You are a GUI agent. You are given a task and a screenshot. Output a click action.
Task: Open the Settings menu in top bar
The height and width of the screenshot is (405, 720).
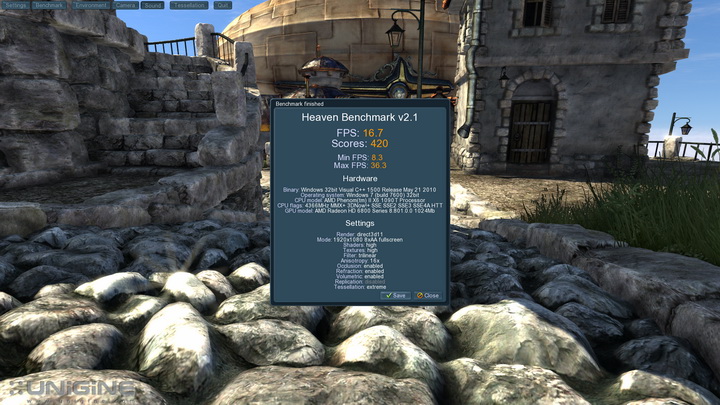16,5
